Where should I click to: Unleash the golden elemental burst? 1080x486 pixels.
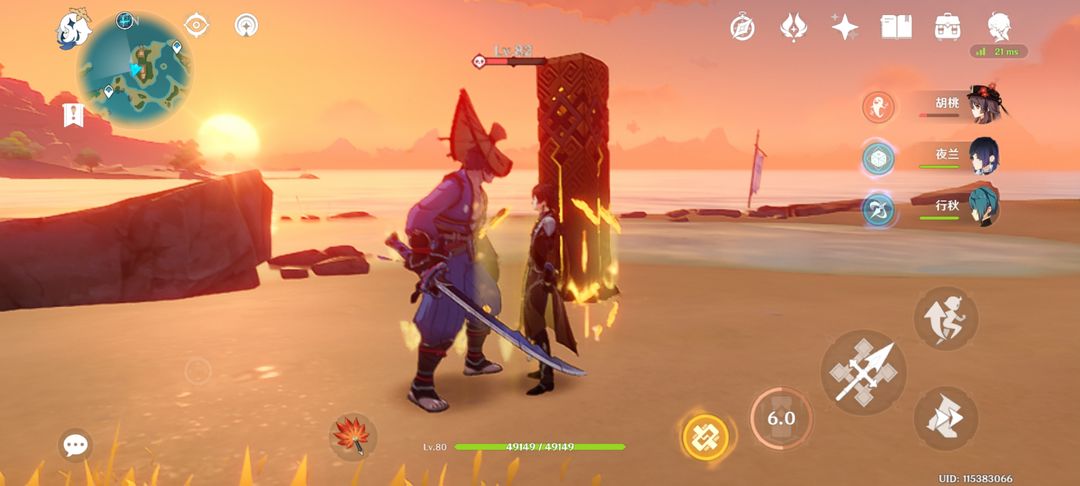[705, 437]
